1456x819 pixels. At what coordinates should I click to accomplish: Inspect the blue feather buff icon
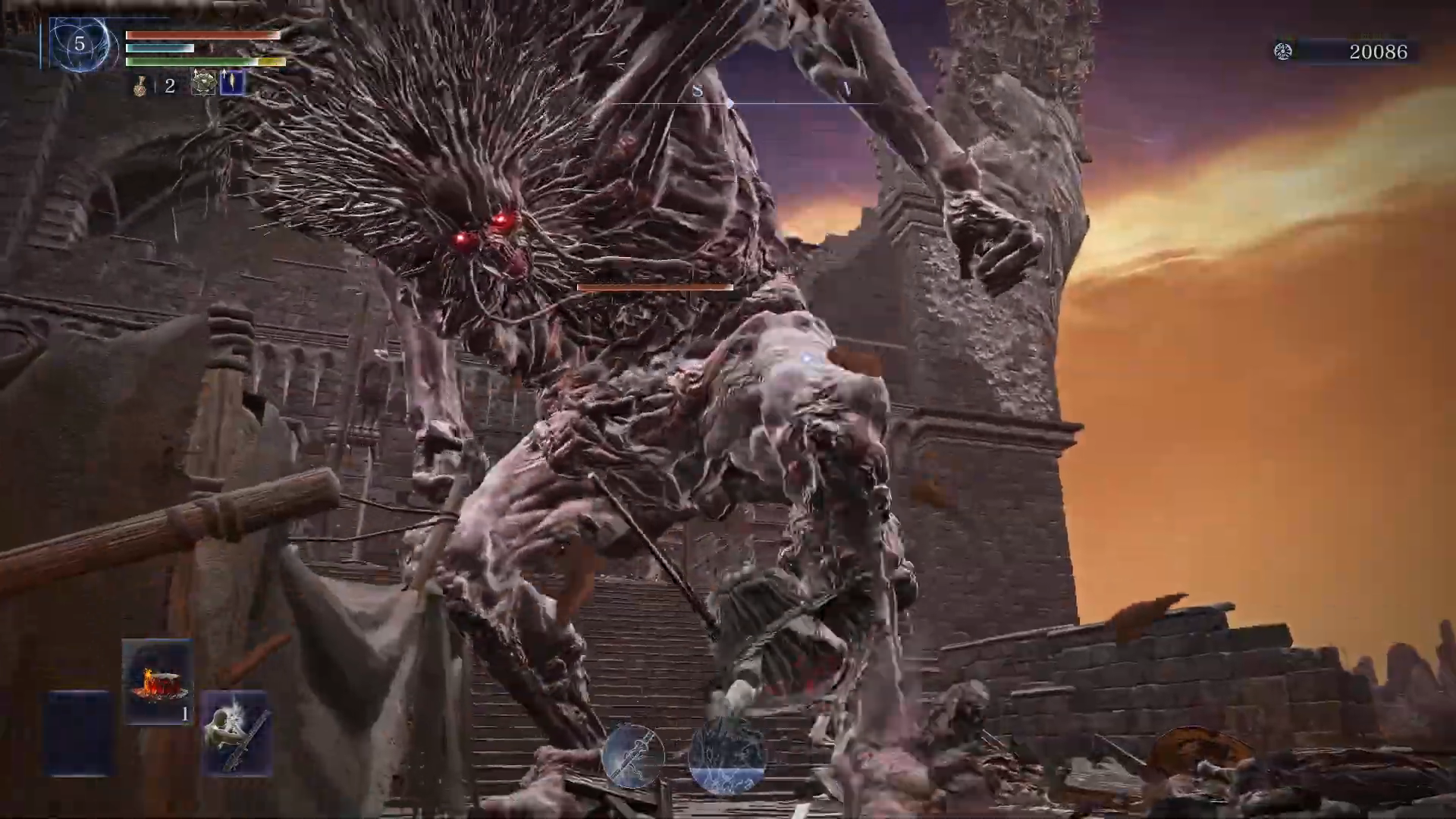(x=232, y=83)
